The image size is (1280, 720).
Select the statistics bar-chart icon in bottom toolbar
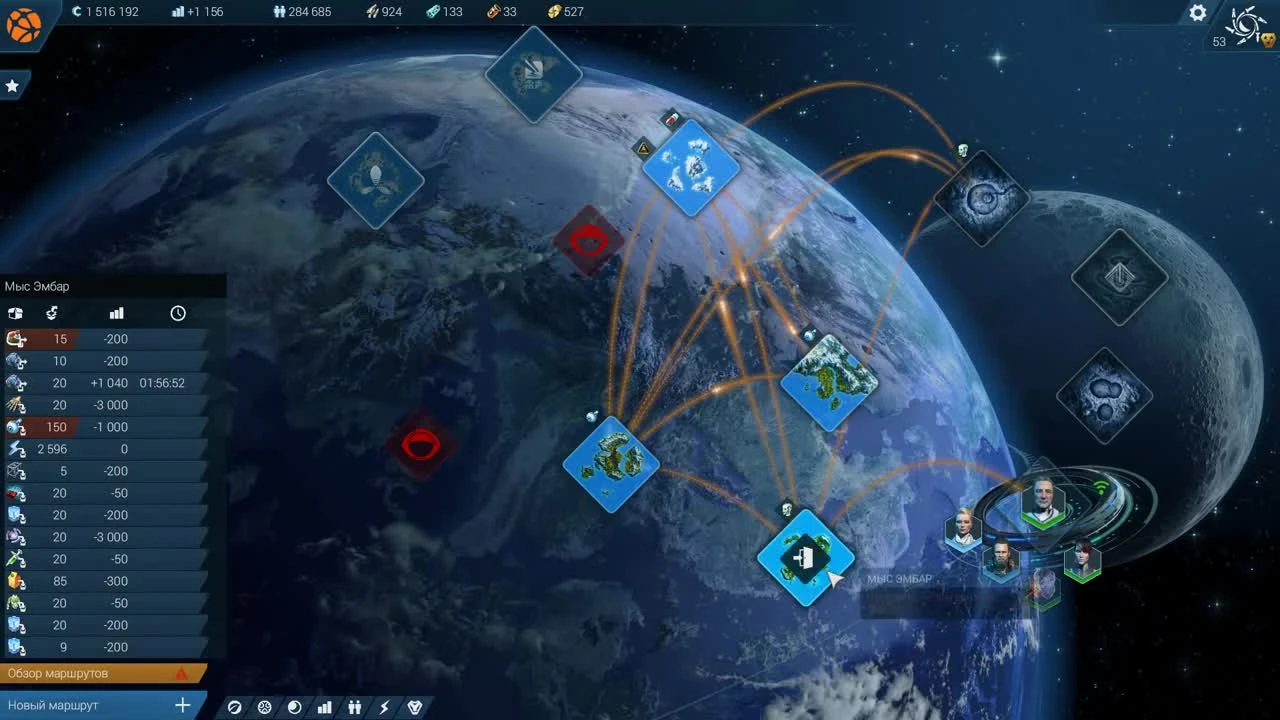tap(324, 707)
